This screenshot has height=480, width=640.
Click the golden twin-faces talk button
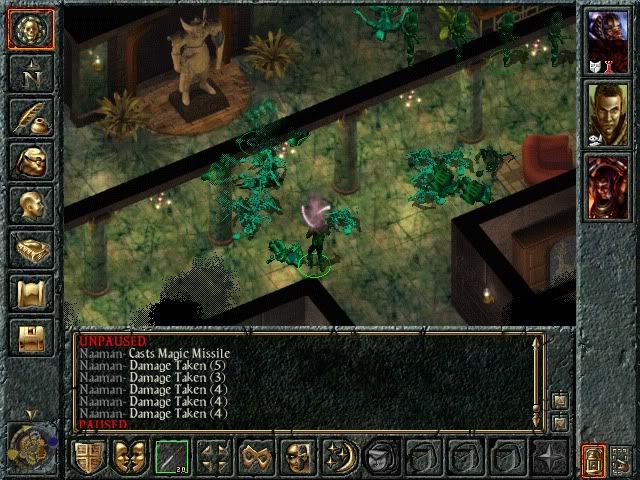tap(130, 457)
